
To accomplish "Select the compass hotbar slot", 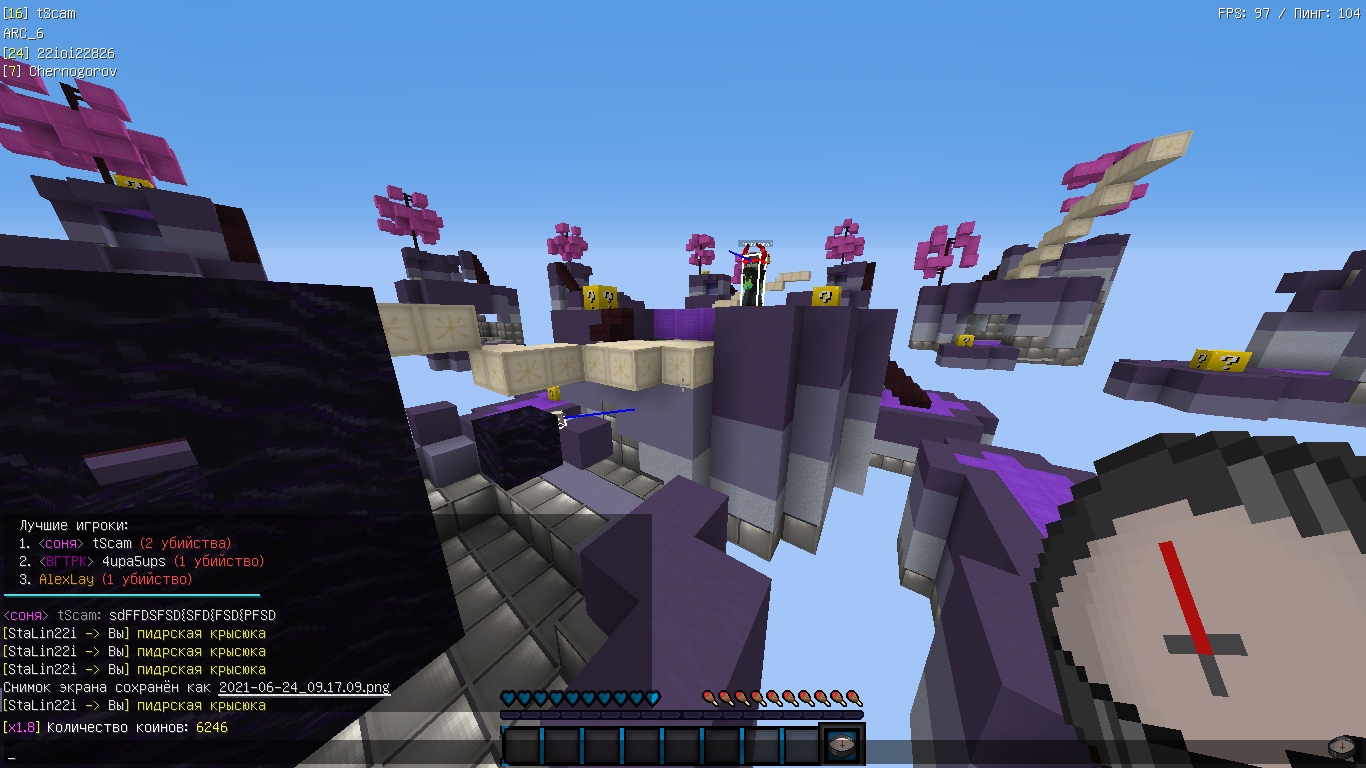I will click(842, 745).
